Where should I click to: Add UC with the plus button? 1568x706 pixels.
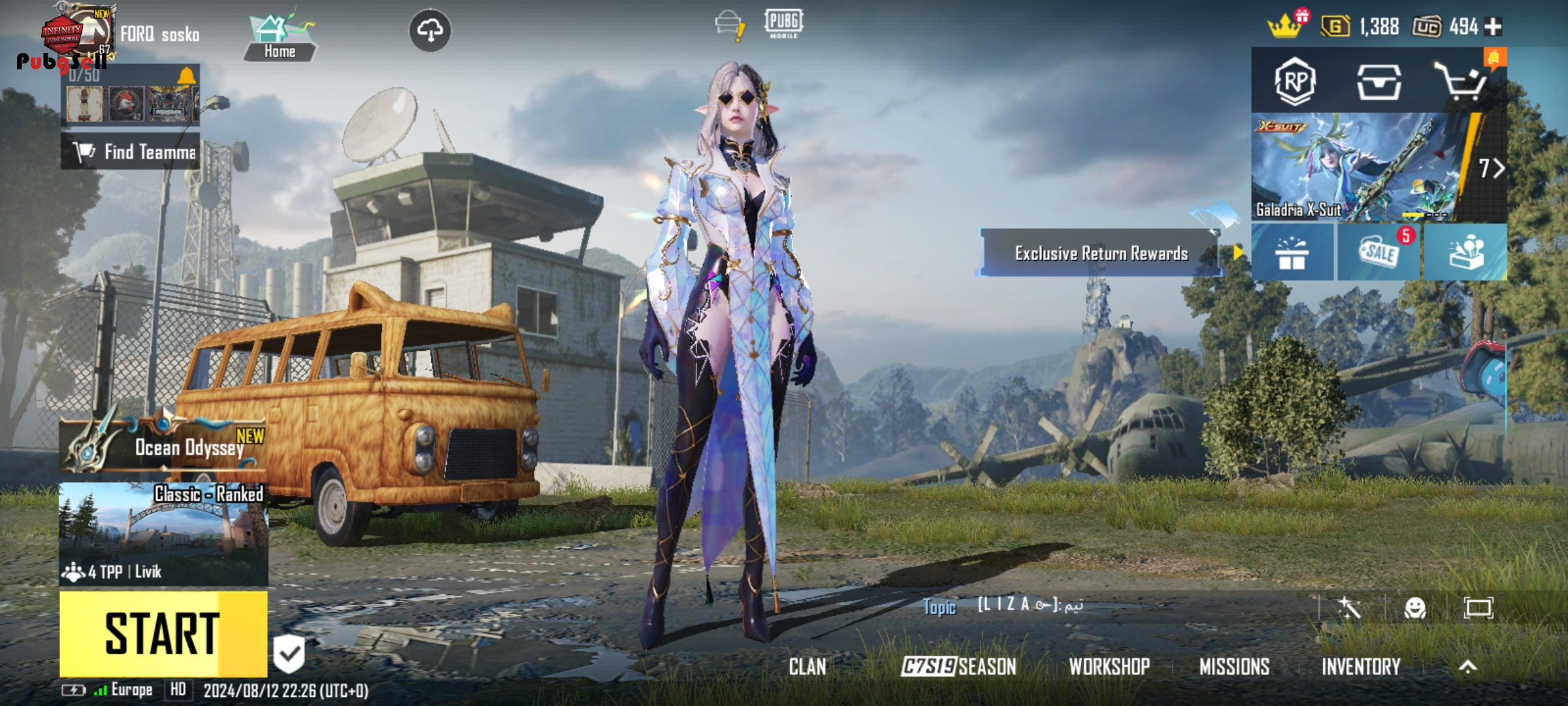pyautogui.click(x=1493, y=27)
